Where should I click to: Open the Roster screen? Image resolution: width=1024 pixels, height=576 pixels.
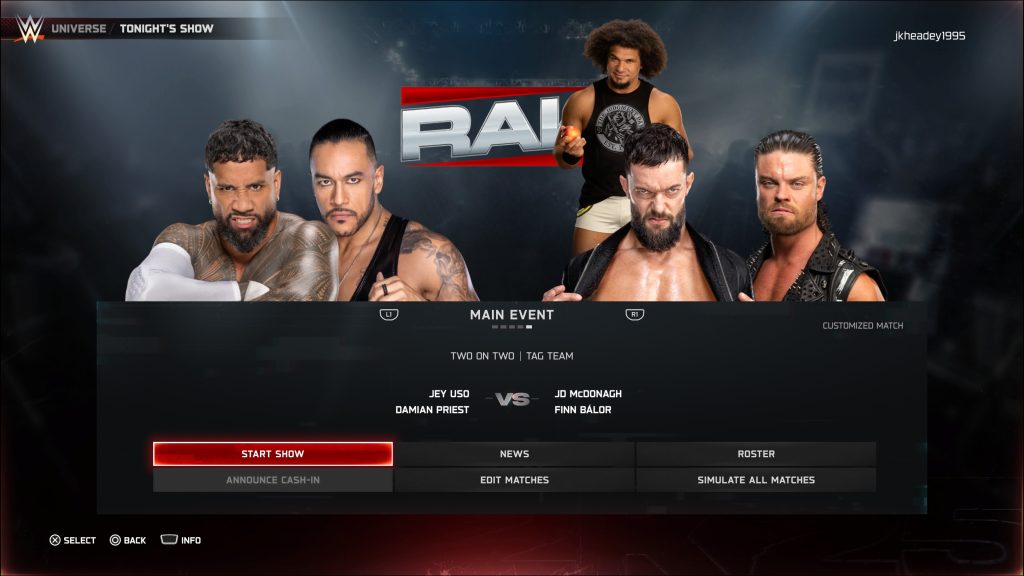click(756, 454)
